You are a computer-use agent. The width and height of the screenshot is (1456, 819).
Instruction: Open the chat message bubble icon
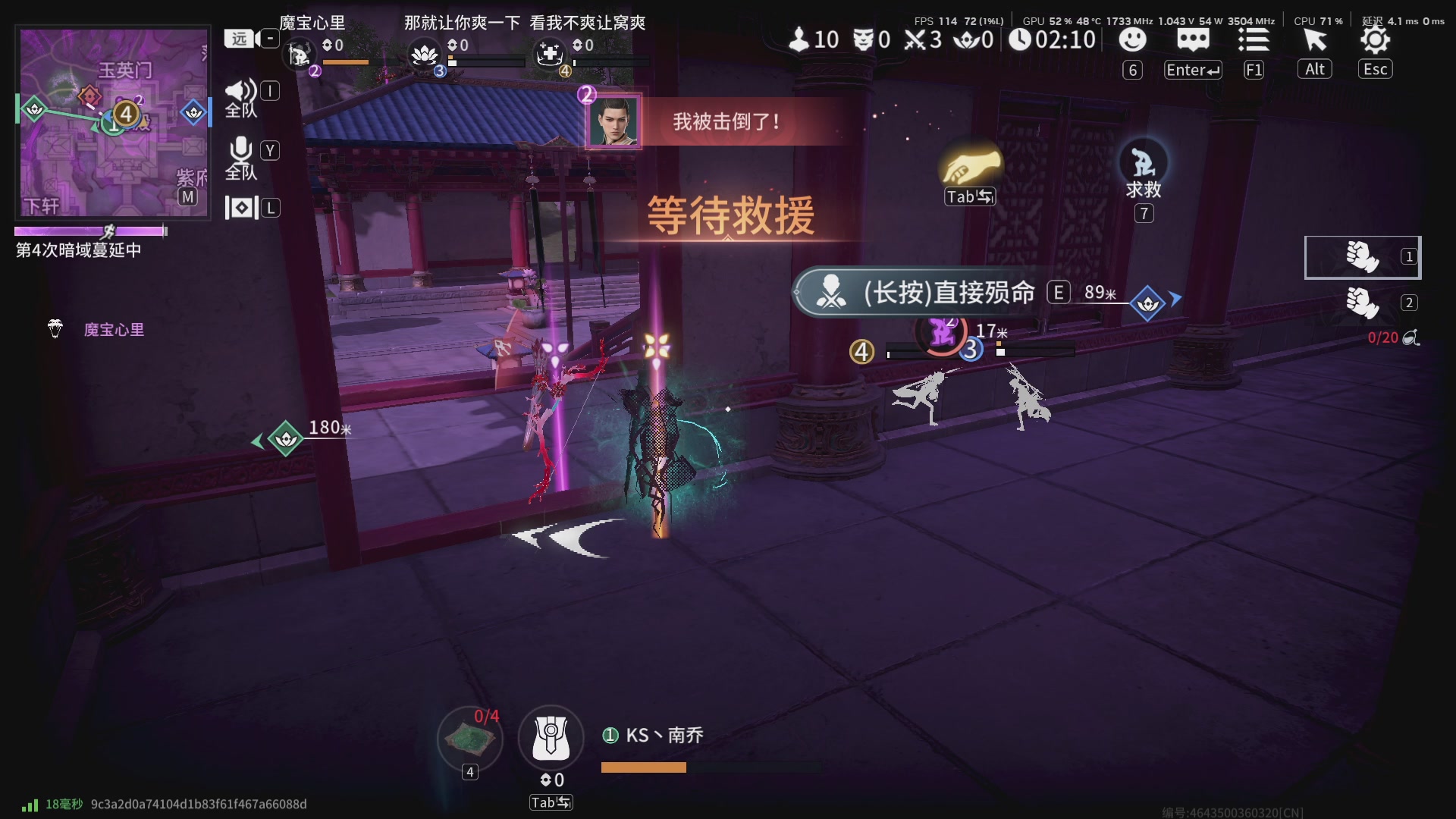click(1193, 40)
